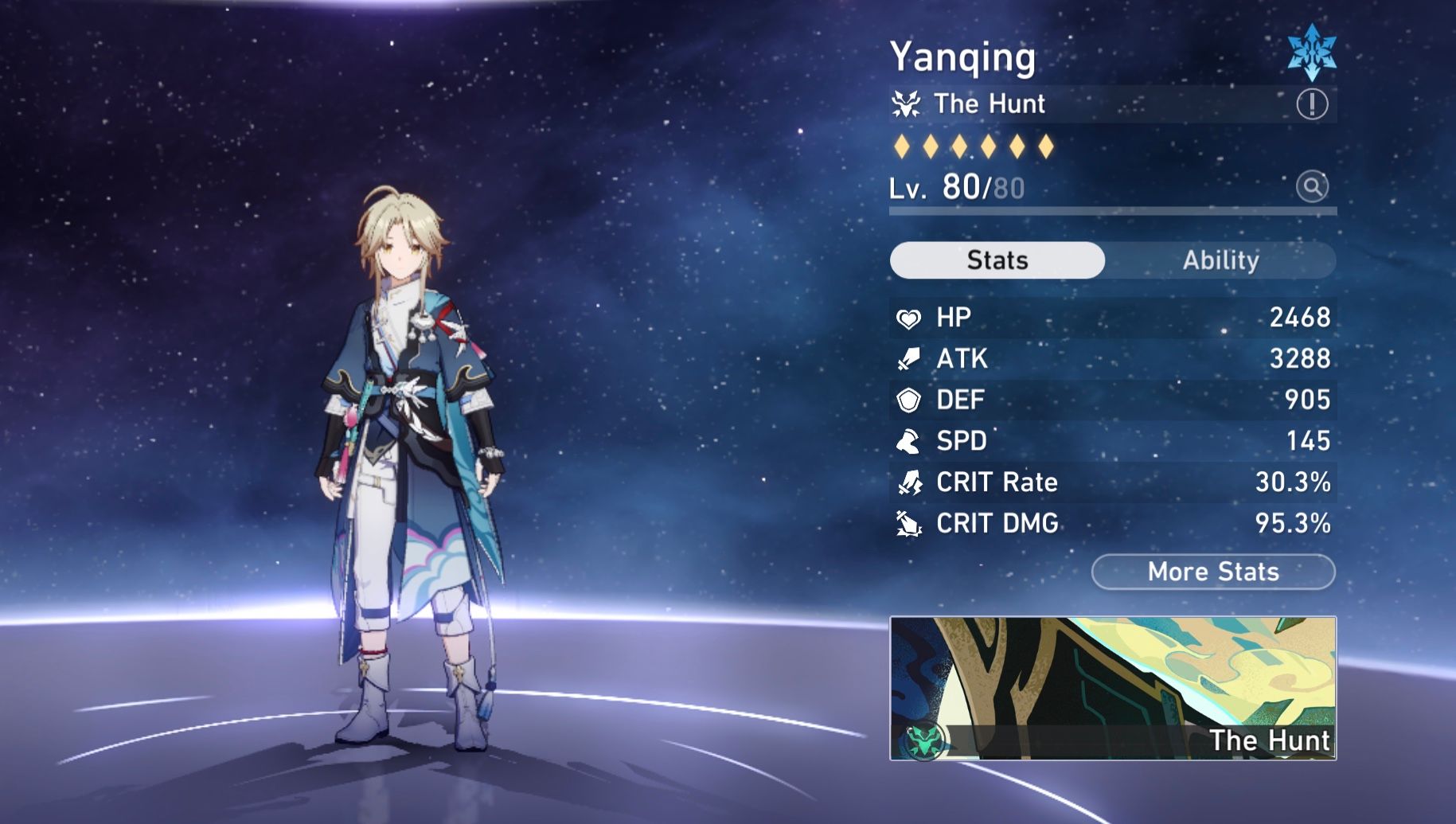This screenshot has width=1456, height=824.
Task: Open More Stats
Action: click(1212, 572)
